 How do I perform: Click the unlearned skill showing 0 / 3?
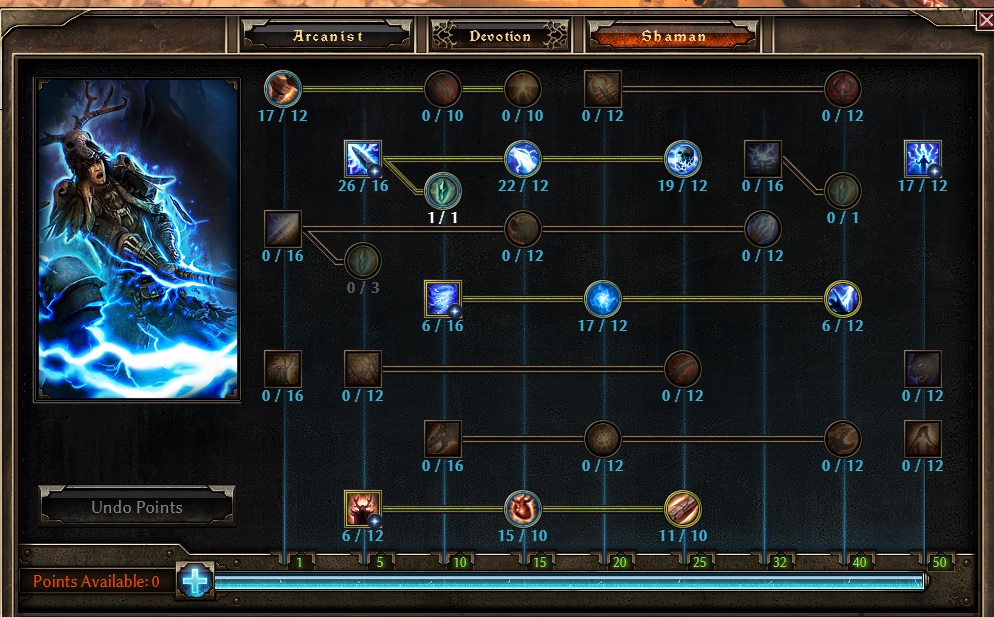(x=363, y=261)
